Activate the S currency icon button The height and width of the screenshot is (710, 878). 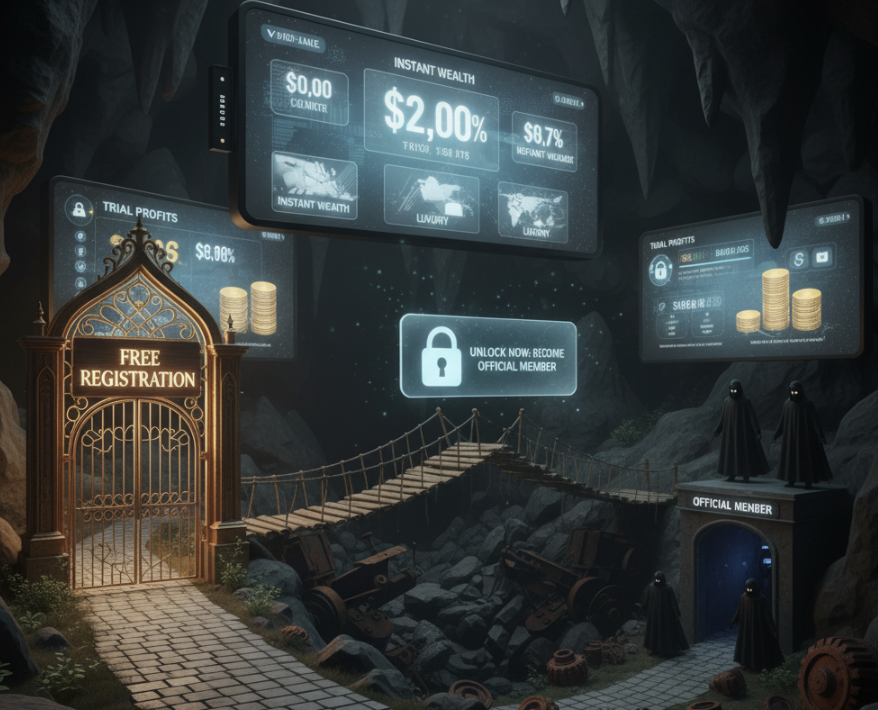[798, 257]
